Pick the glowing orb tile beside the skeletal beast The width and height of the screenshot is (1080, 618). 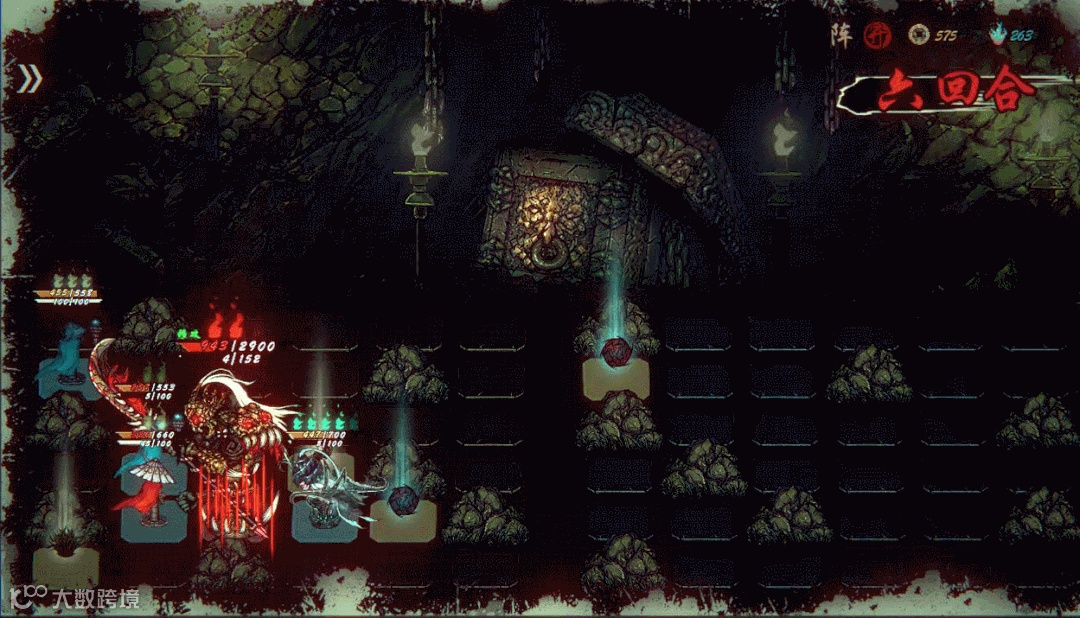click(402, 503)
